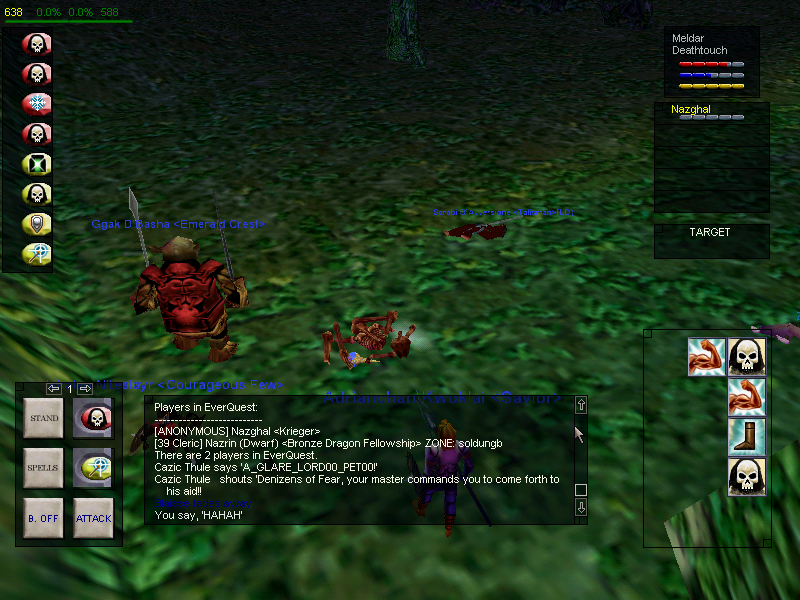Click the chat window's up arrow
The image size is (800, 600).
coord(580,405)
